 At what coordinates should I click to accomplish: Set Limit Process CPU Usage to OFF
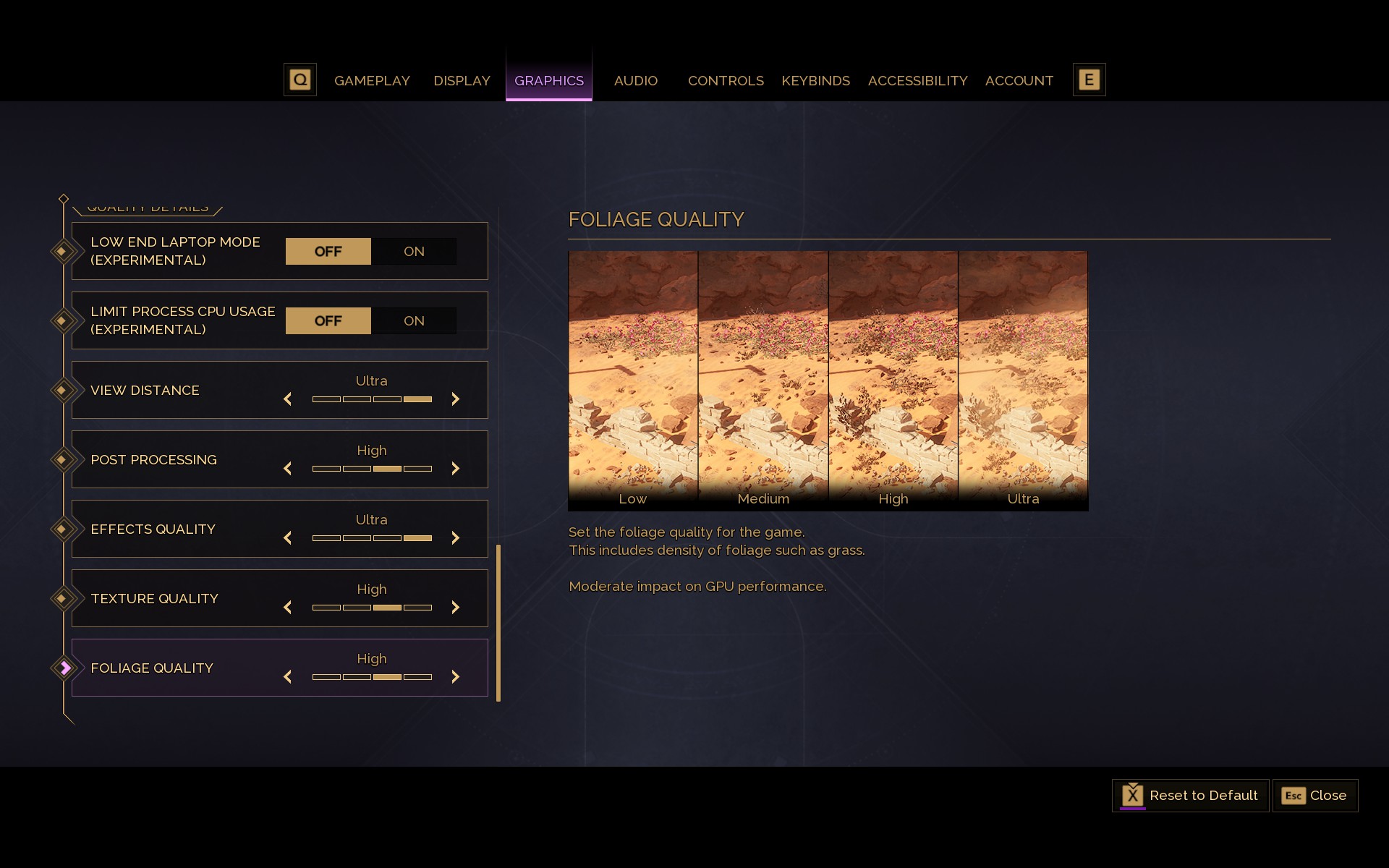[x=328, y=320]
